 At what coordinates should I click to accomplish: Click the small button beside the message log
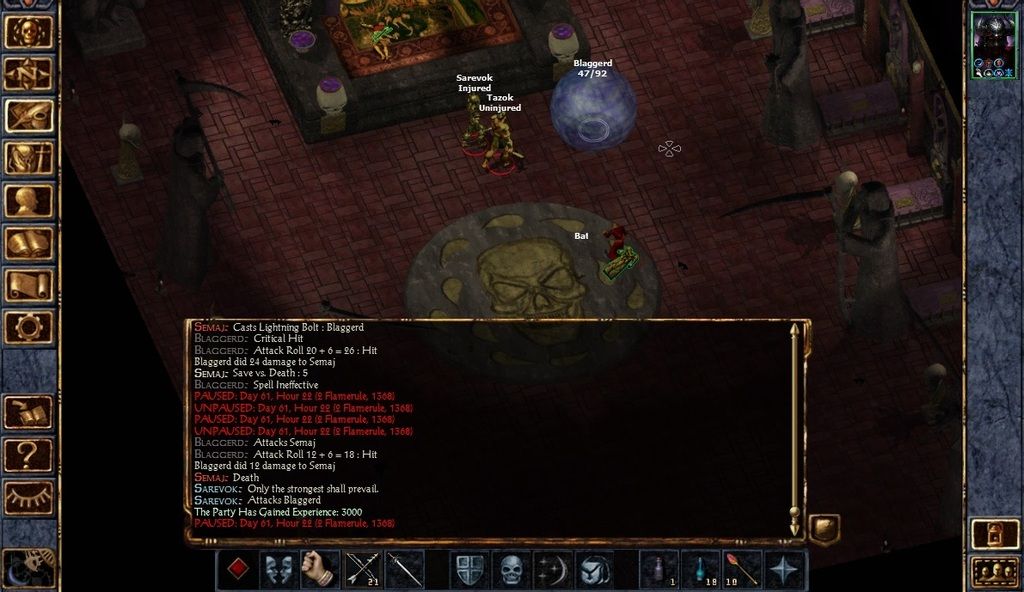tap(824, 528)
